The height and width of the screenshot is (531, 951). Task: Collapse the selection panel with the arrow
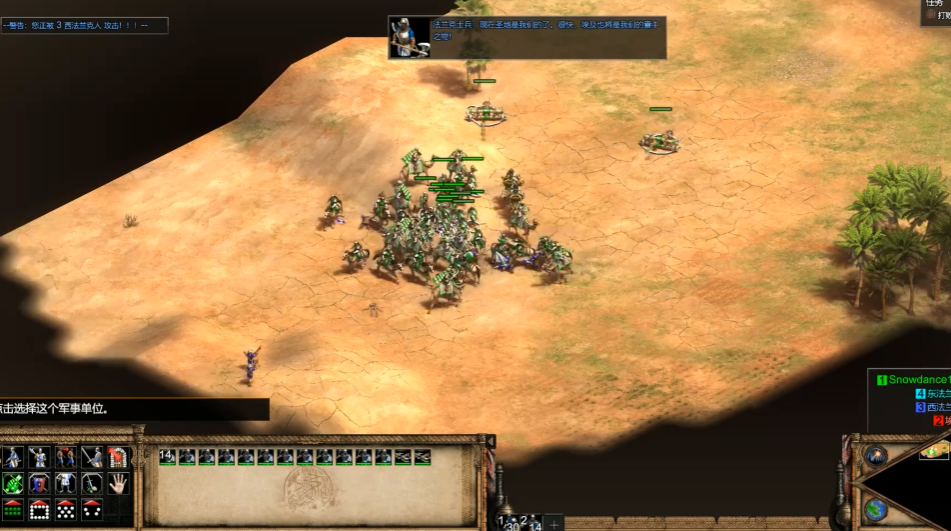click(490, 441)
